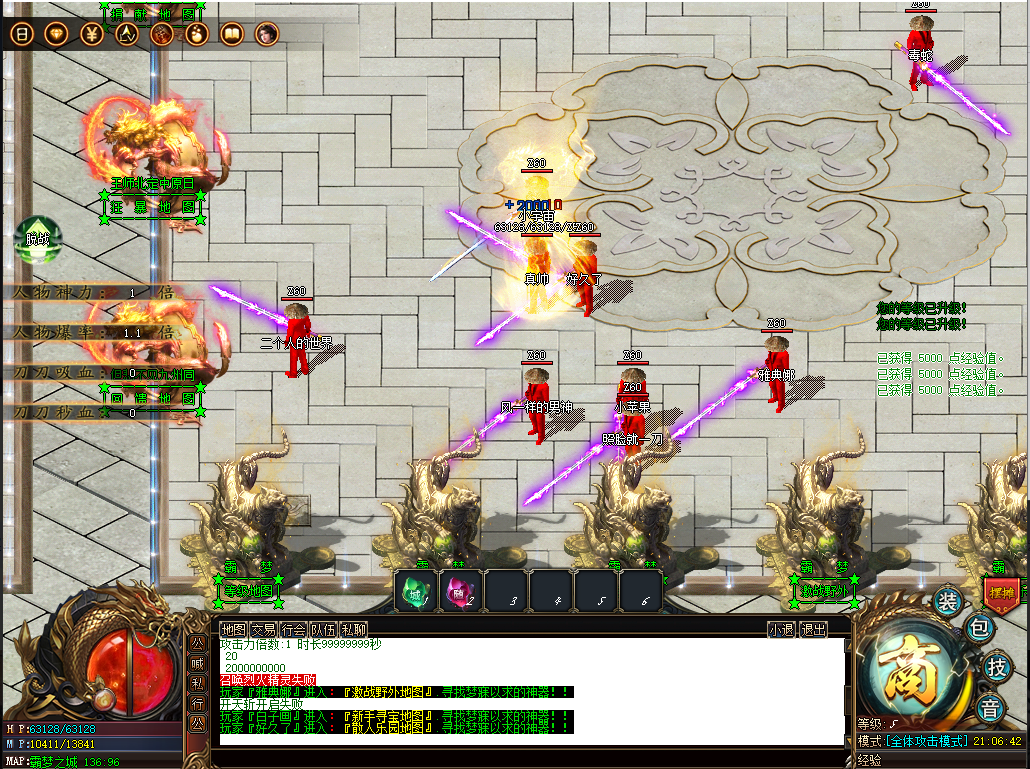Image resolution: width=1030 pixels, height=769 pixels.
Task: Click the red 摆摊 stall banner
Action: (1001, 591)
